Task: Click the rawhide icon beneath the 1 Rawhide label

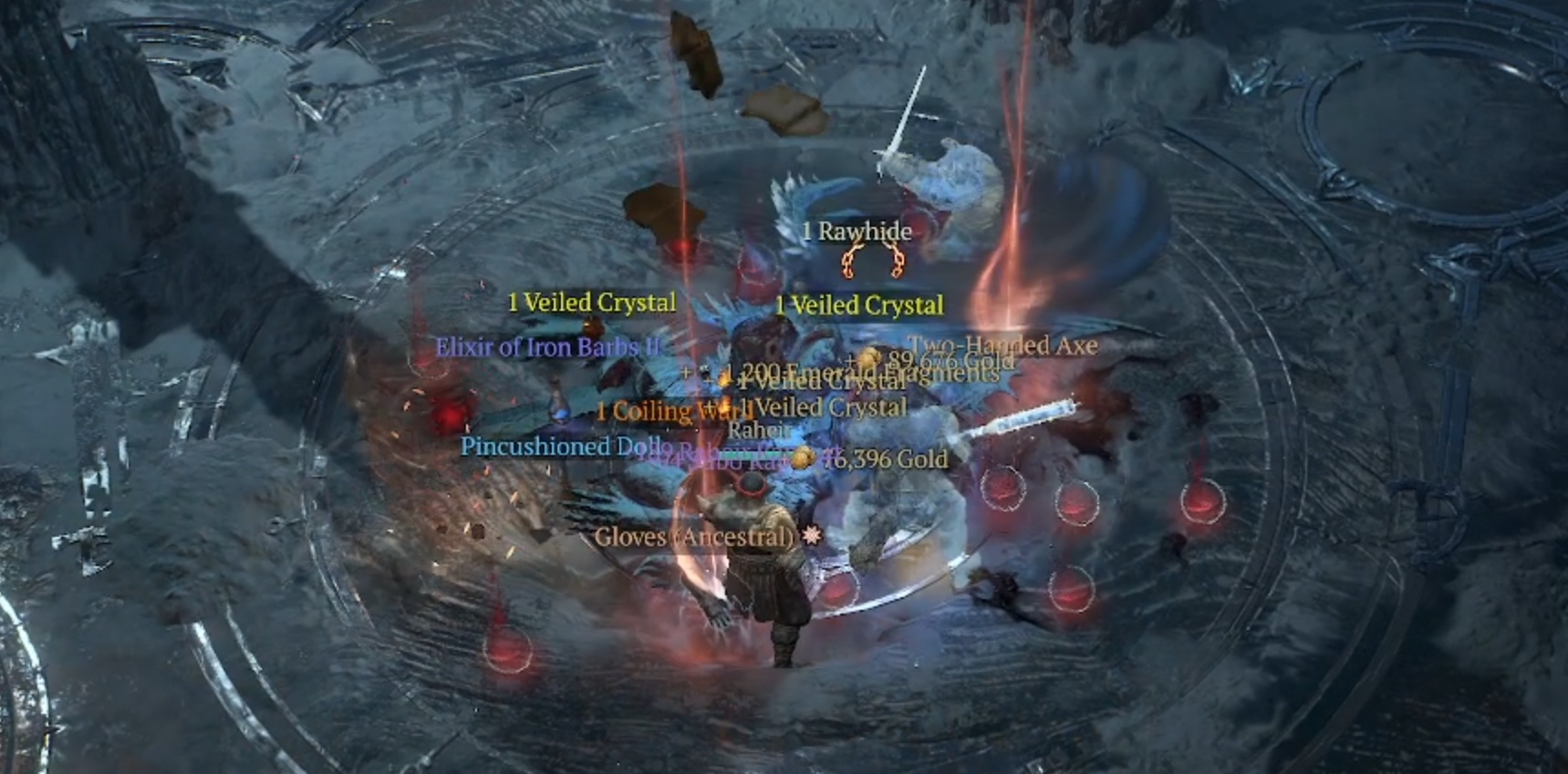Action: [x=873, y=262]
